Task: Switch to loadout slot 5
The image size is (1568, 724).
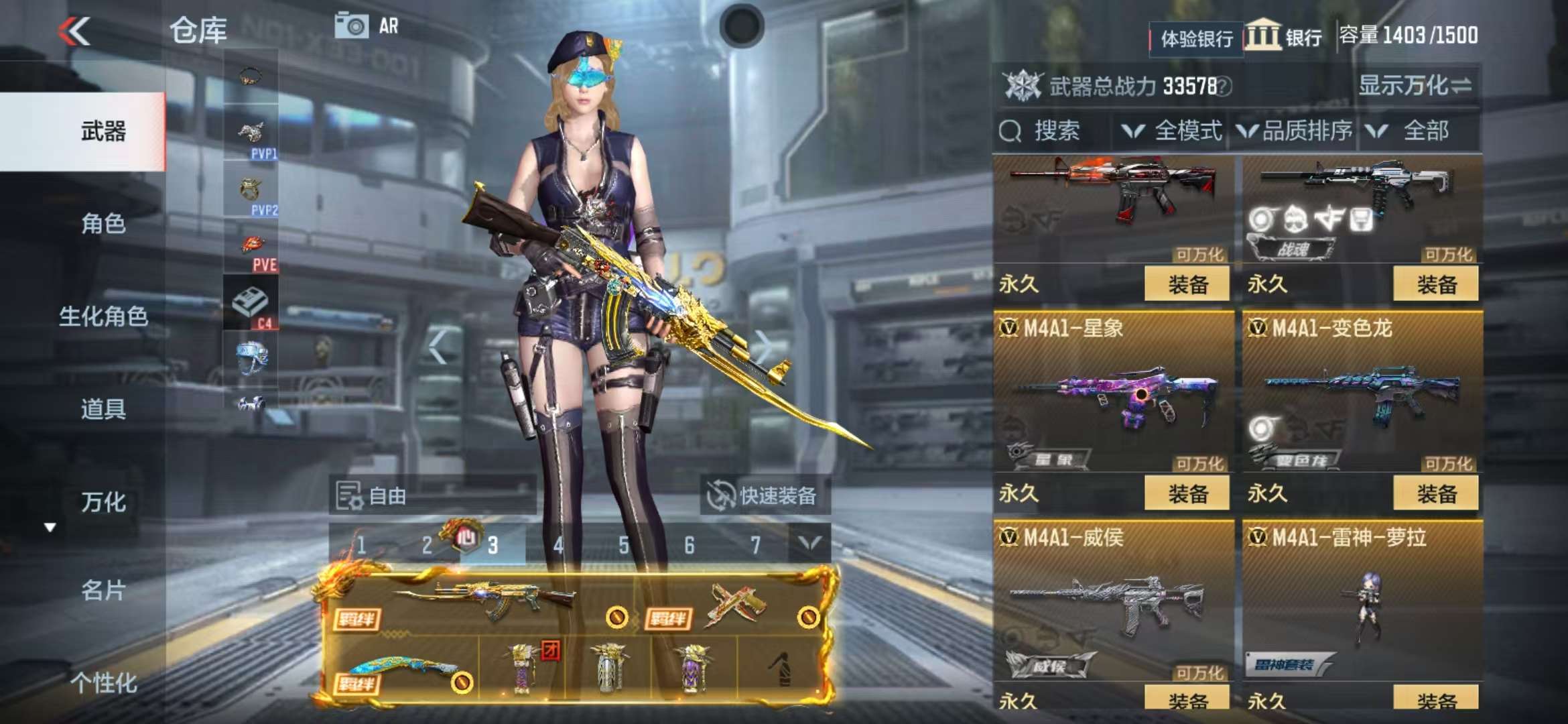Action: click(623, 546)
